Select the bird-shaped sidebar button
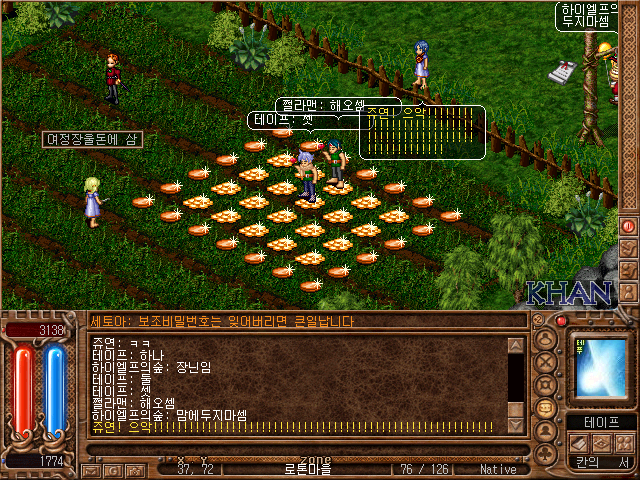 (x=628, y=249)
